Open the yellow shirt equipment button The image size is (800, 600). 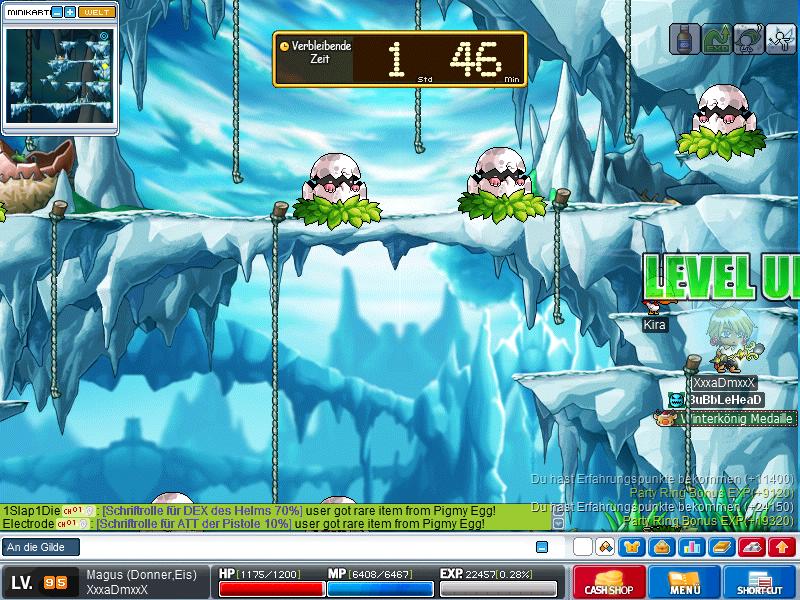(631, 547)
